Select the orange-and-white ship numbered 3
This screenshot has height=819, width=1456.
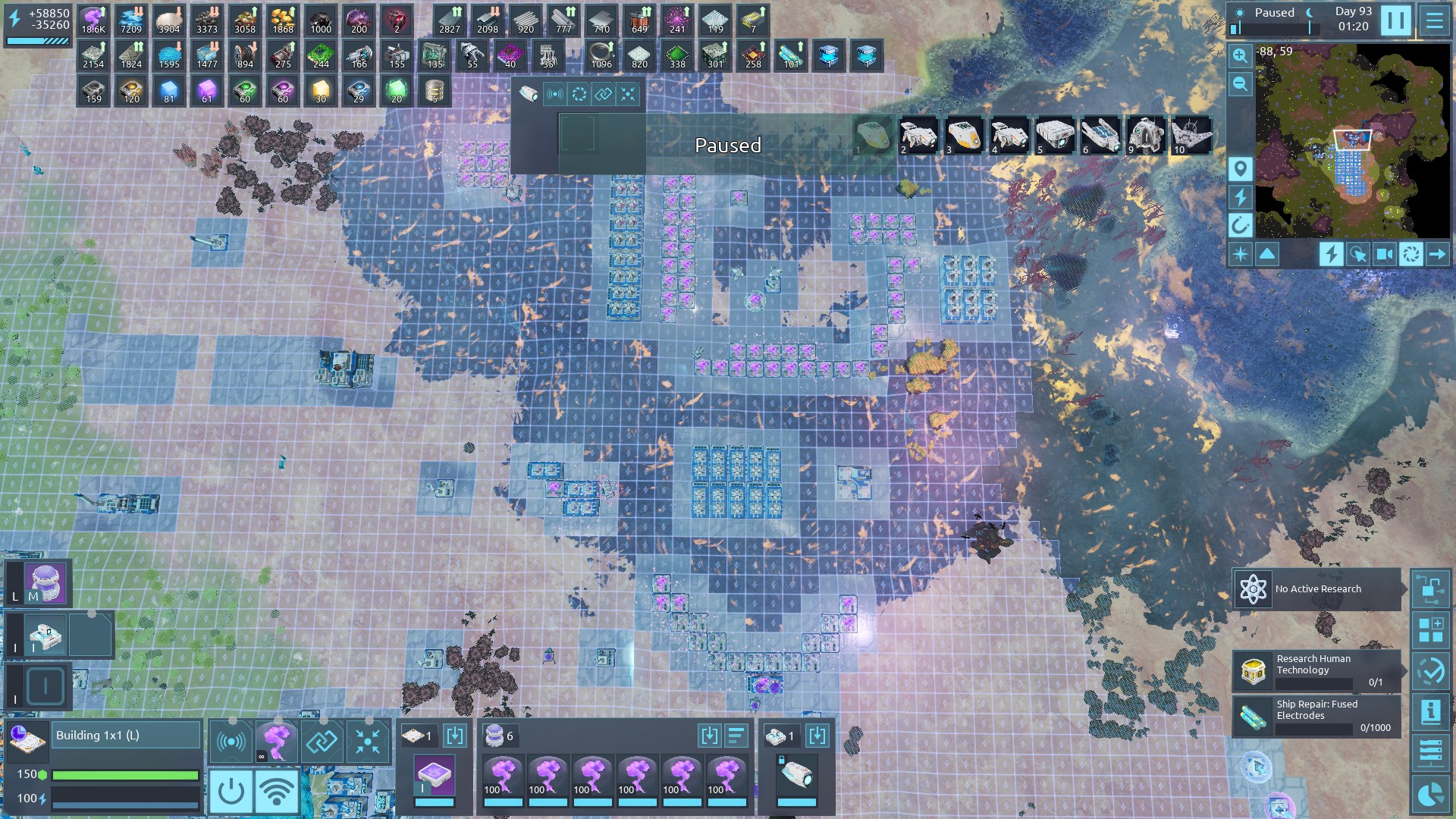coord(964,136)
